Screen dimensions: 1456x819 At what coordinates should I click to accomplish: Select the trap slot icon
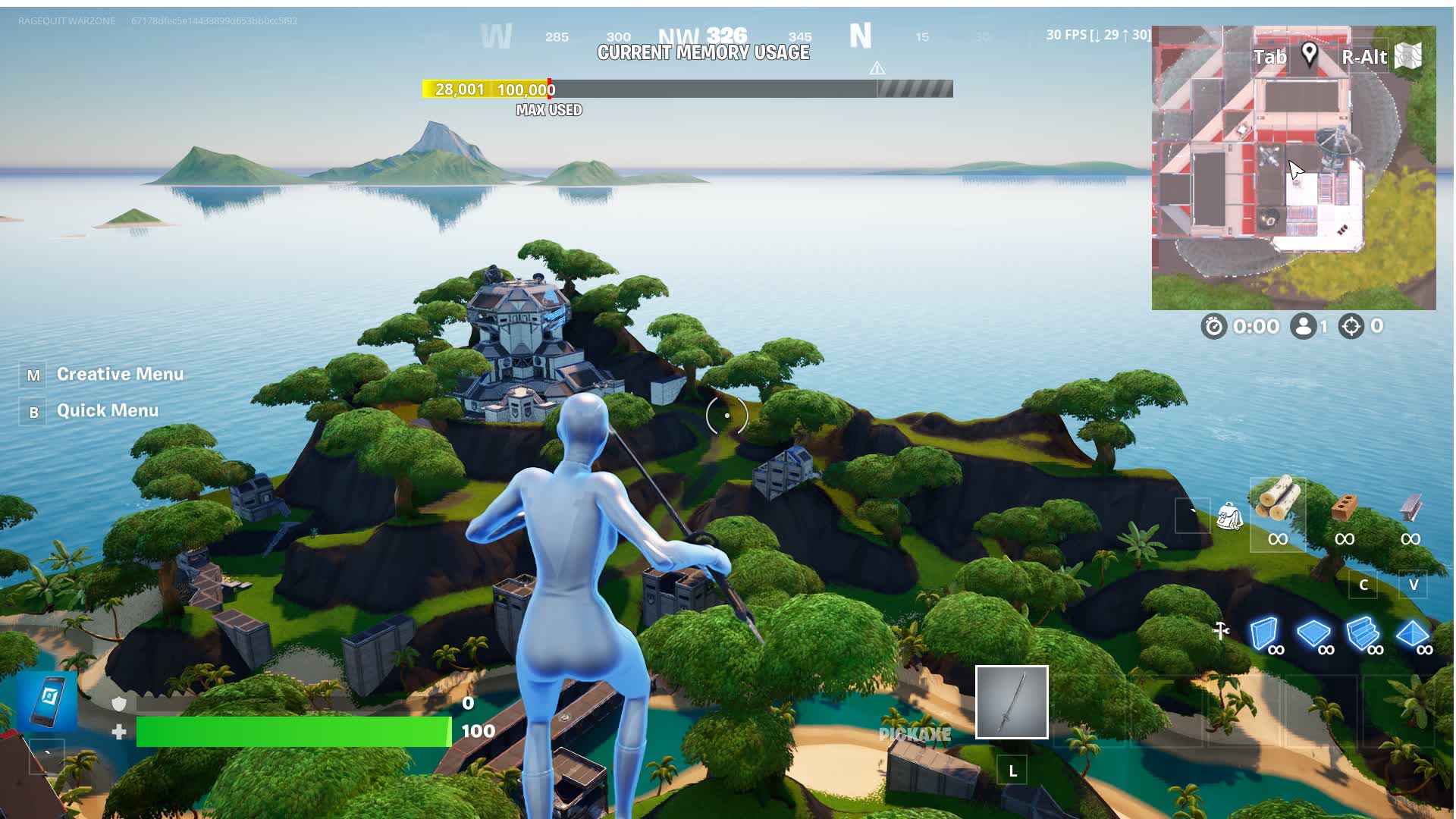(x=1220, y=631)
